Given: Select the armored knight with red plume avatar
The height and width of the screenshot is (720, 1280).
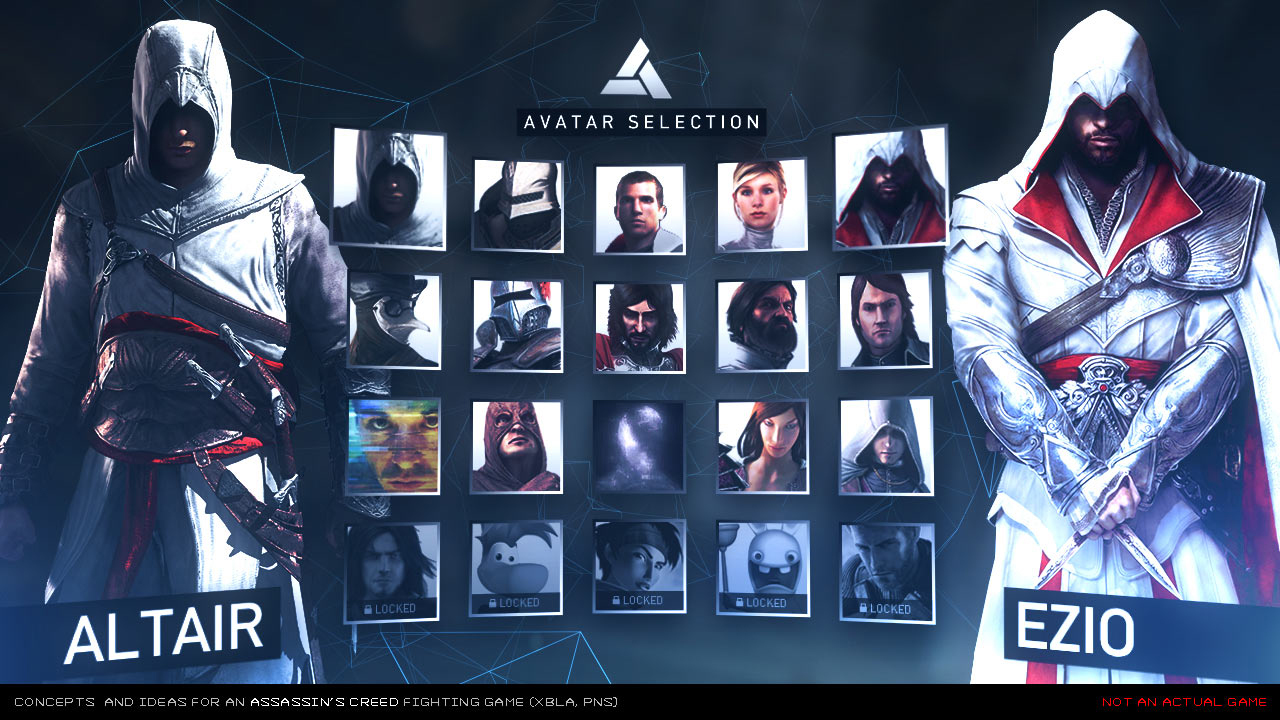Looking at the screenshot, I should [x=517, y=325].
